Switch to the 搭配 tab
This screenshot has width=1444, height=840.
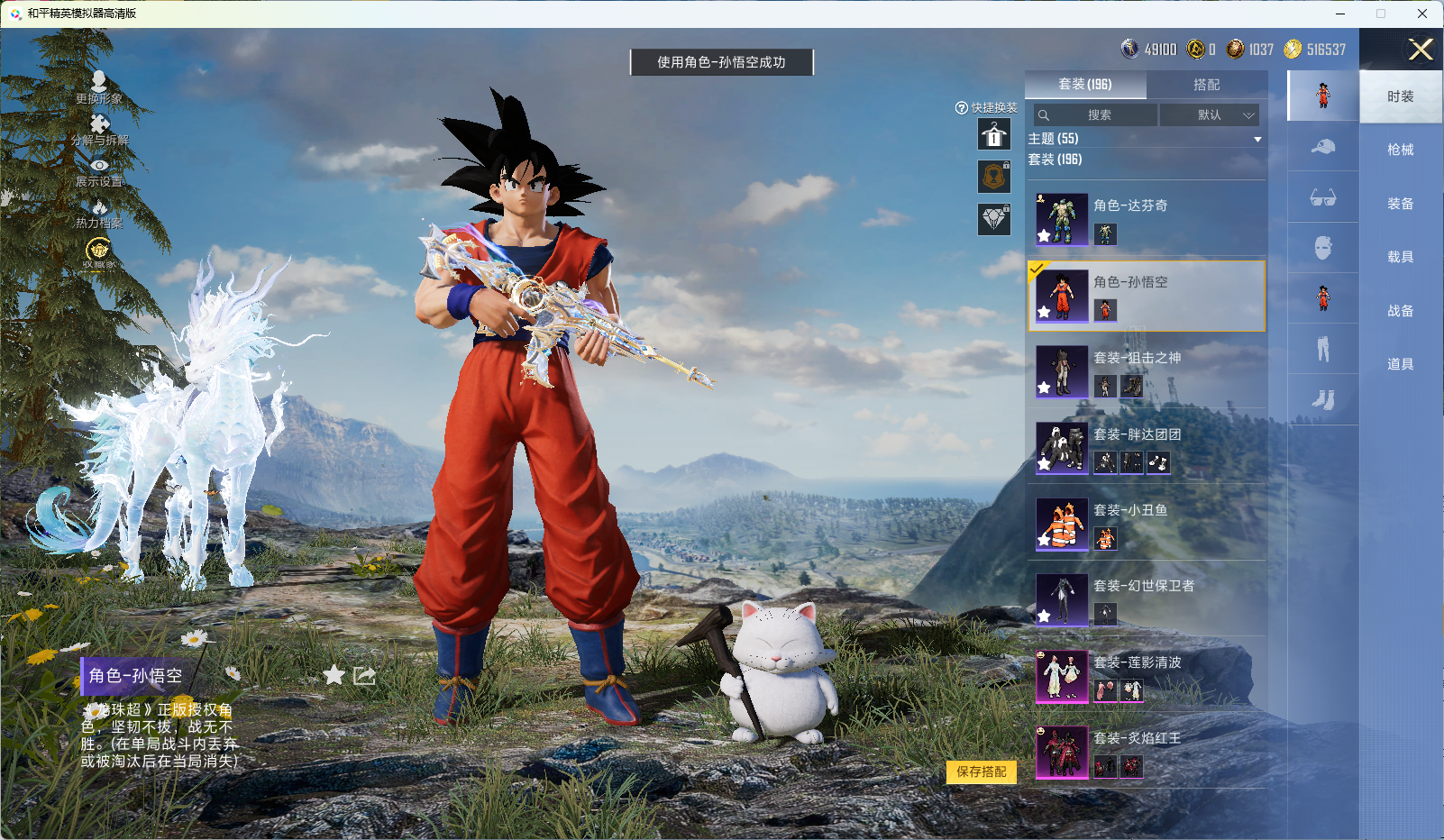coord(1206,85)
